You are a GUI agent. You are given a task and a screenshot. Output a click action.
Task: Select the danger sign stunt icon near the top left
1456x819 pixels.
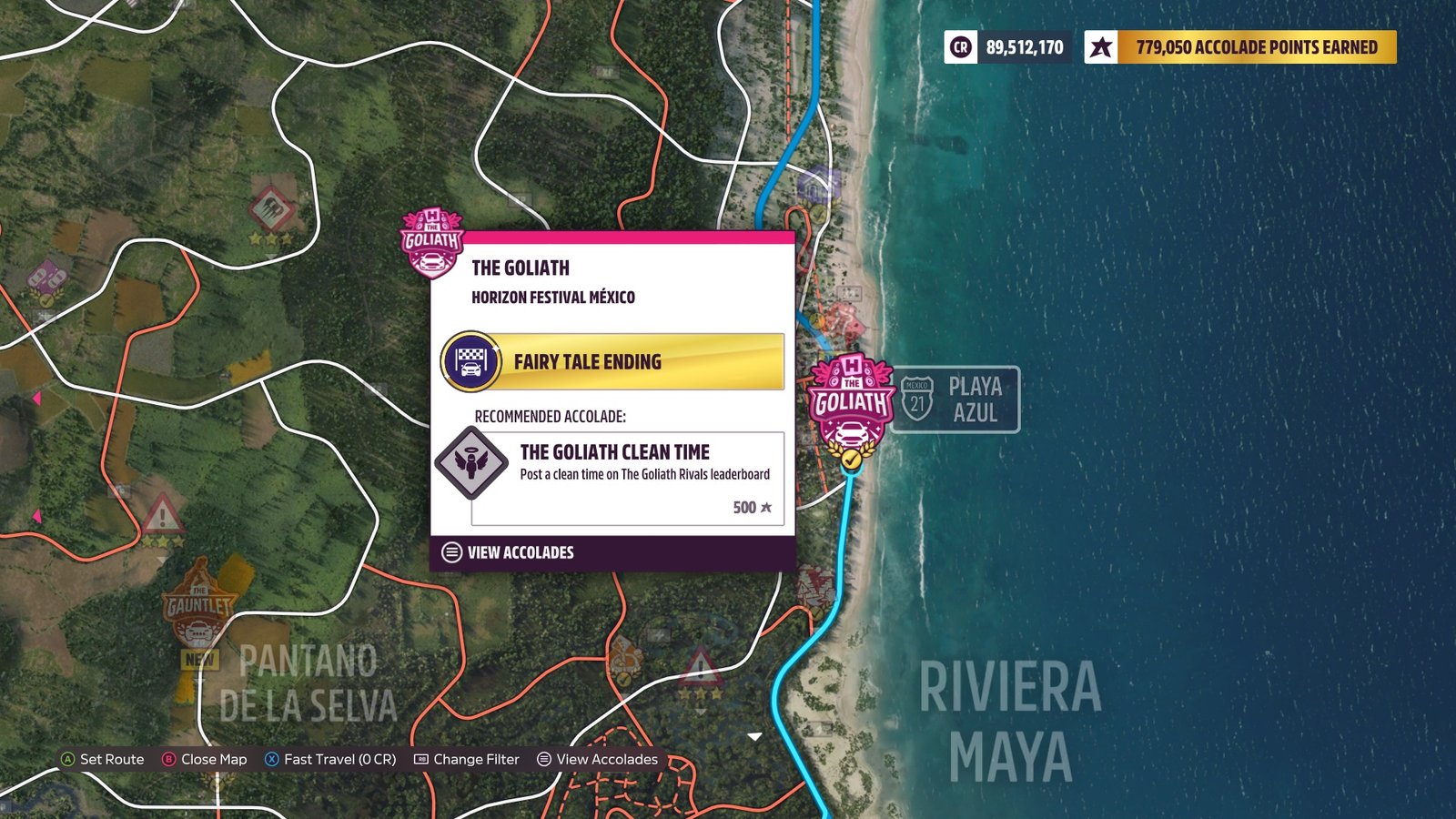pos(268,207)
